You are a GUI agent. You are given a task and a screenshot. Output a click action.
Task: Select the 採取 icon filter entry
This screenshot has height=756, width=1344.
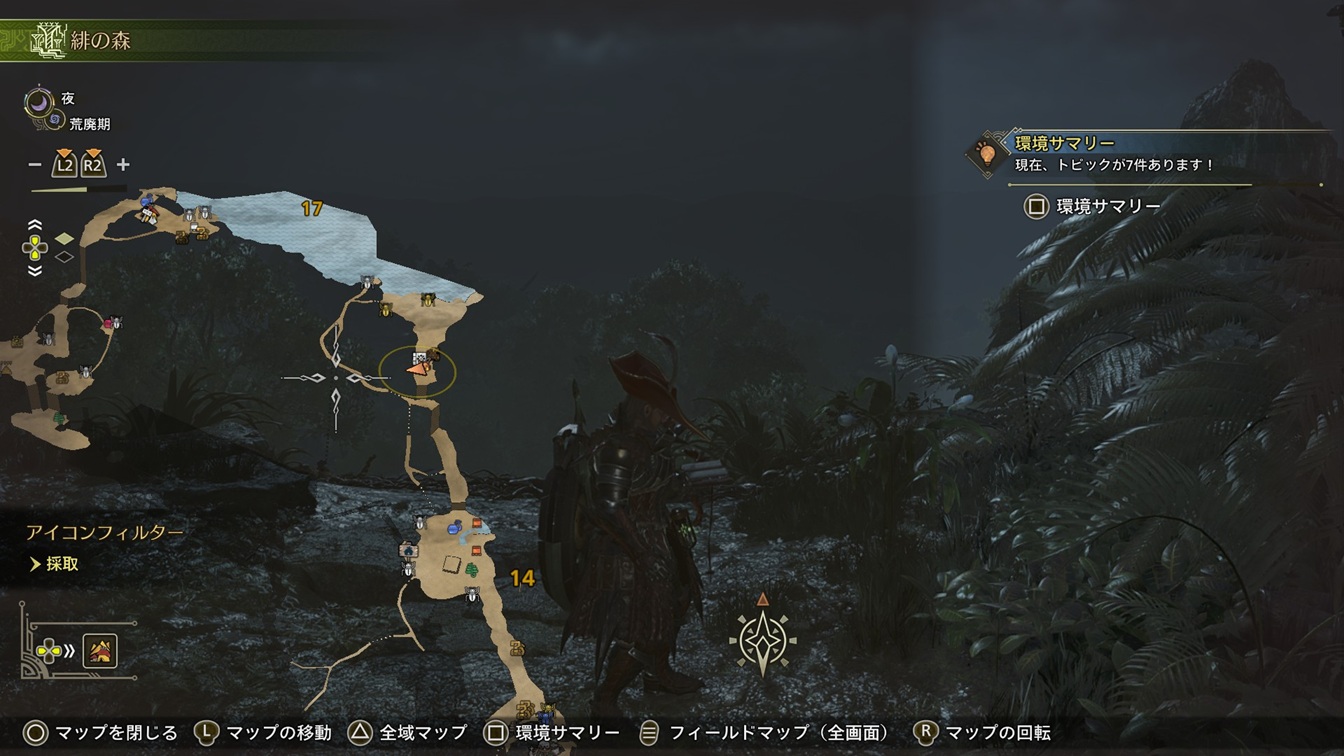coord(62,564)
